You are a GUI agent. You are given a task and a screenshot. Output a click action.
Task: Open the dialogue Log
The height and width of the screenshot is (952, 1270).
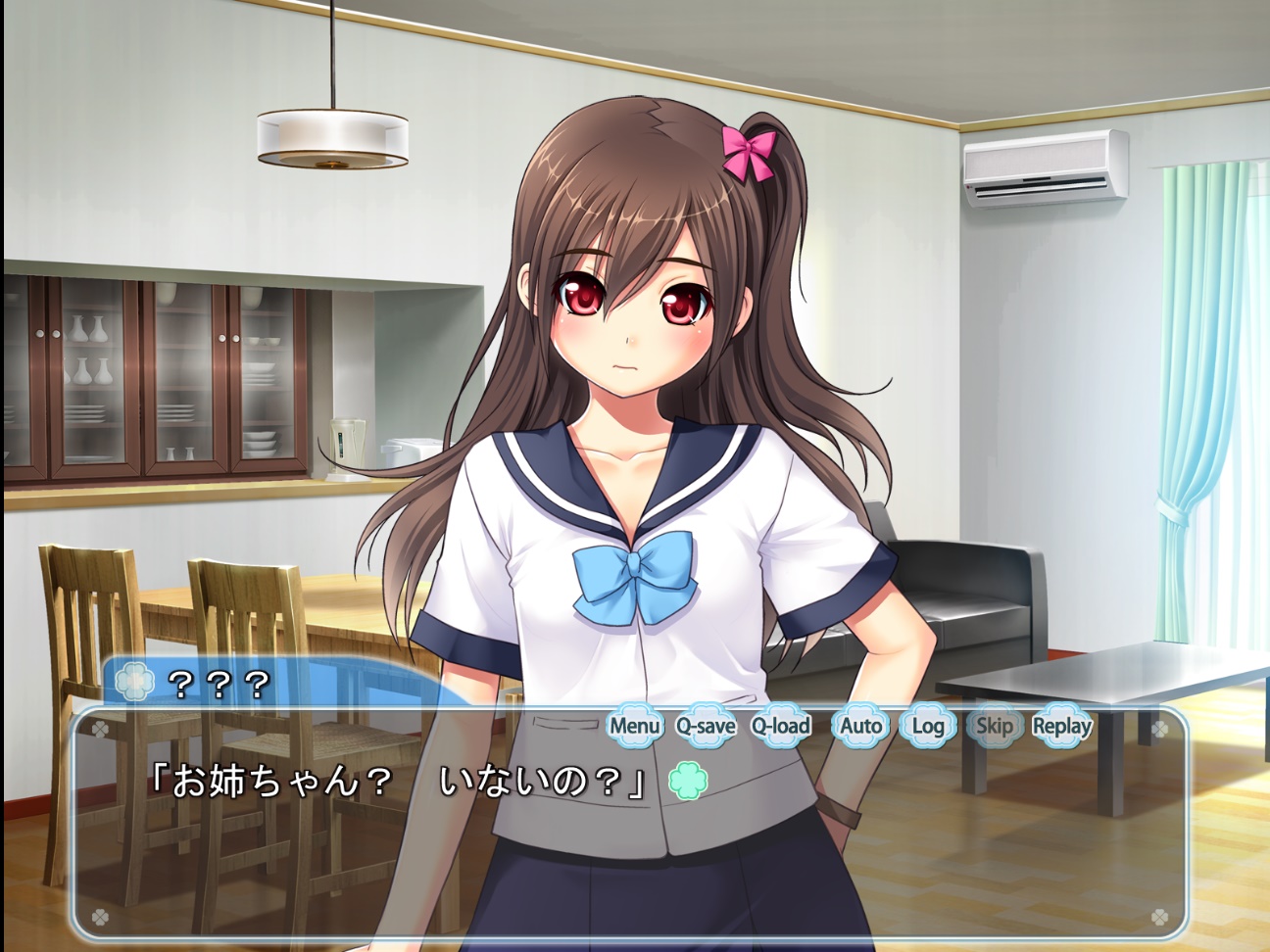[x=927, y=727]
